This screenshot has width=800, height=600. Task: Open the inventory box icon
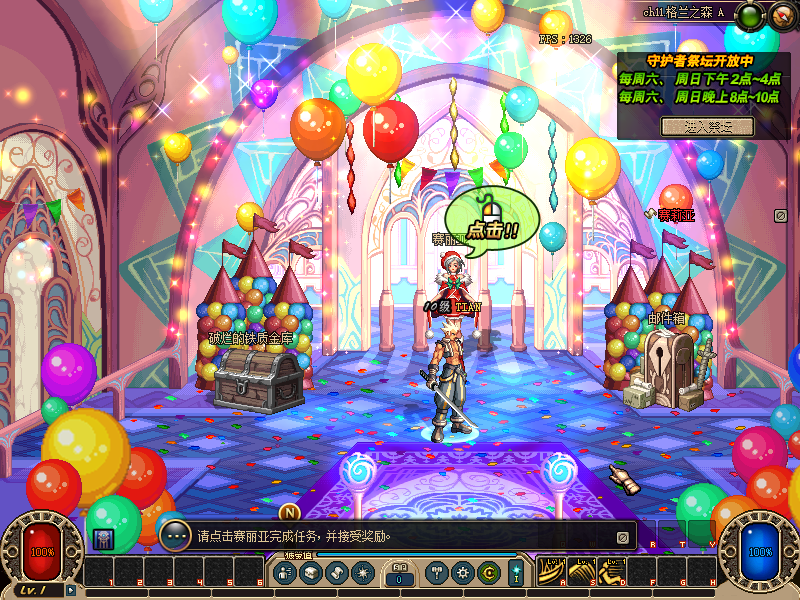[310, 573]
